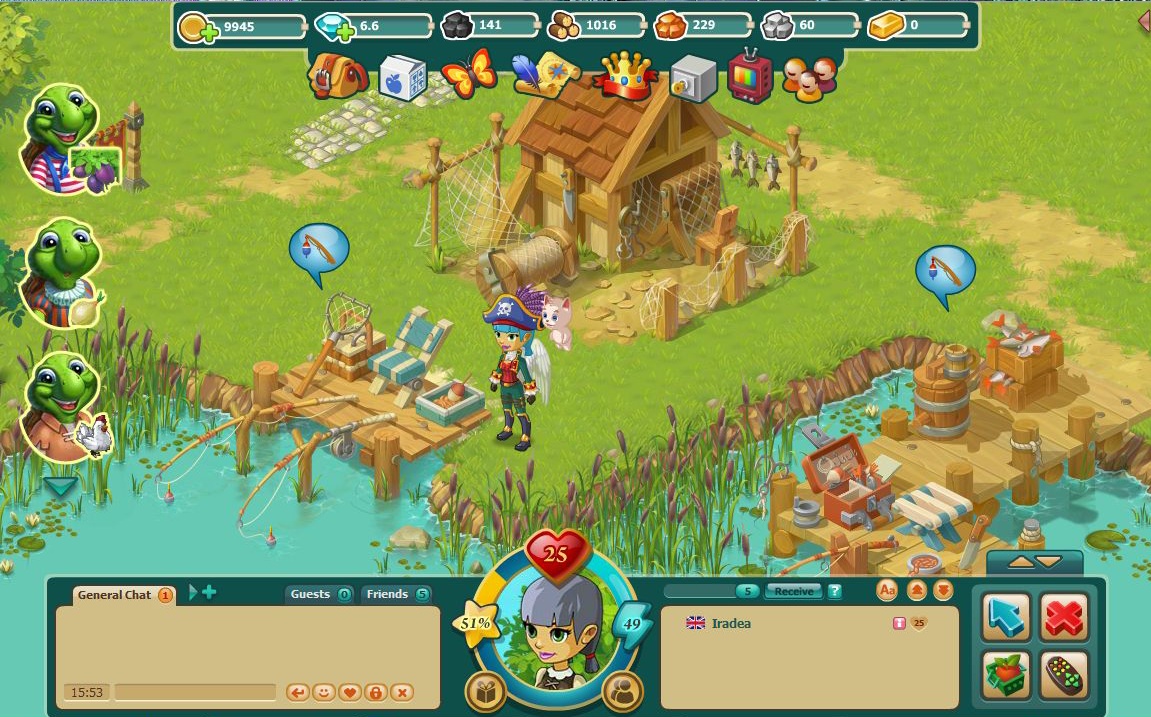
Task: Select the blue arrow cursor tool
Action: (x=1006, y=617)
